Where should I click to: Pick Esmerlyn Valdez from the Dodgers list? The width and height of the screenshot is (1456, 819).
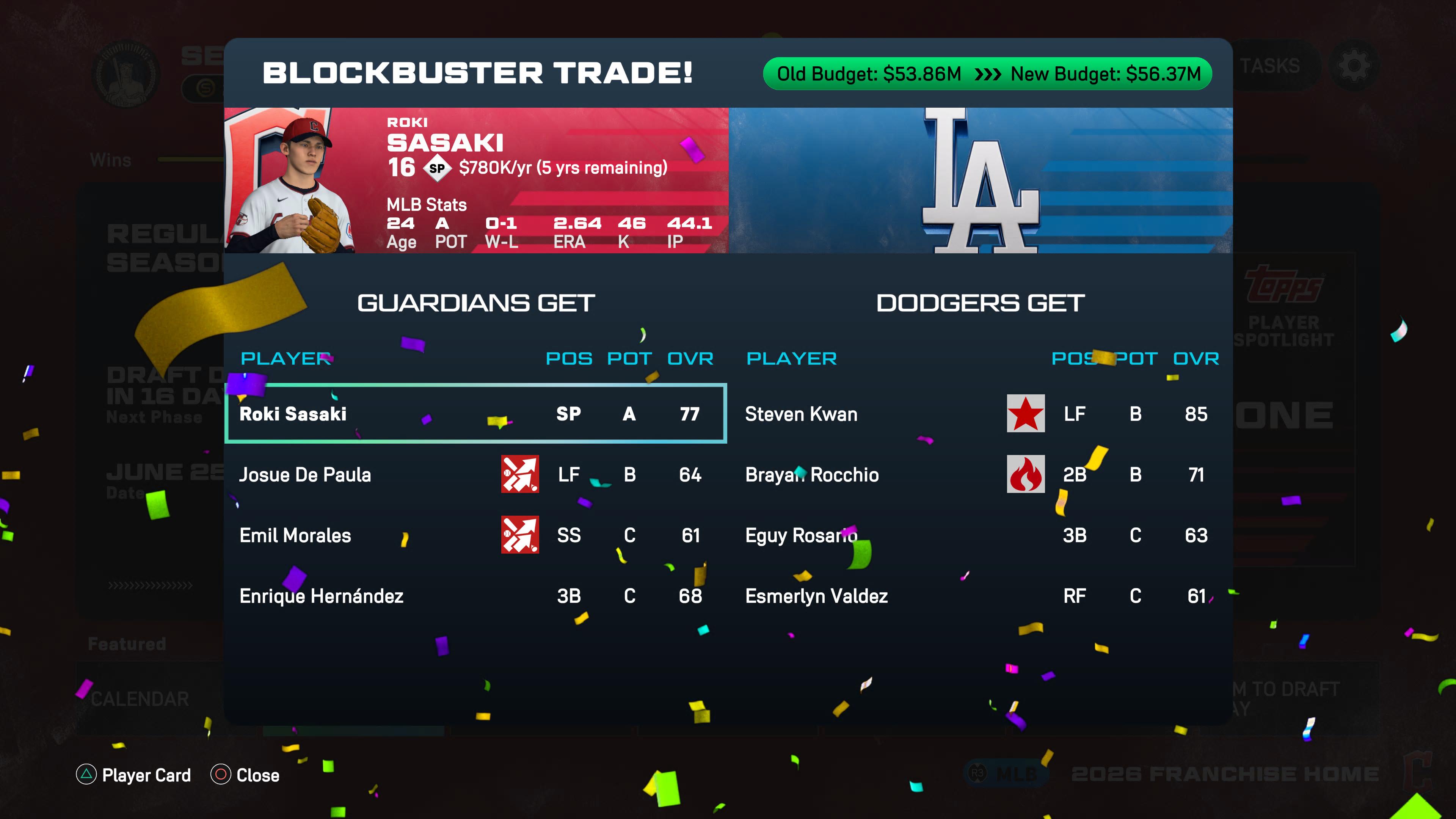pos(981,596)
